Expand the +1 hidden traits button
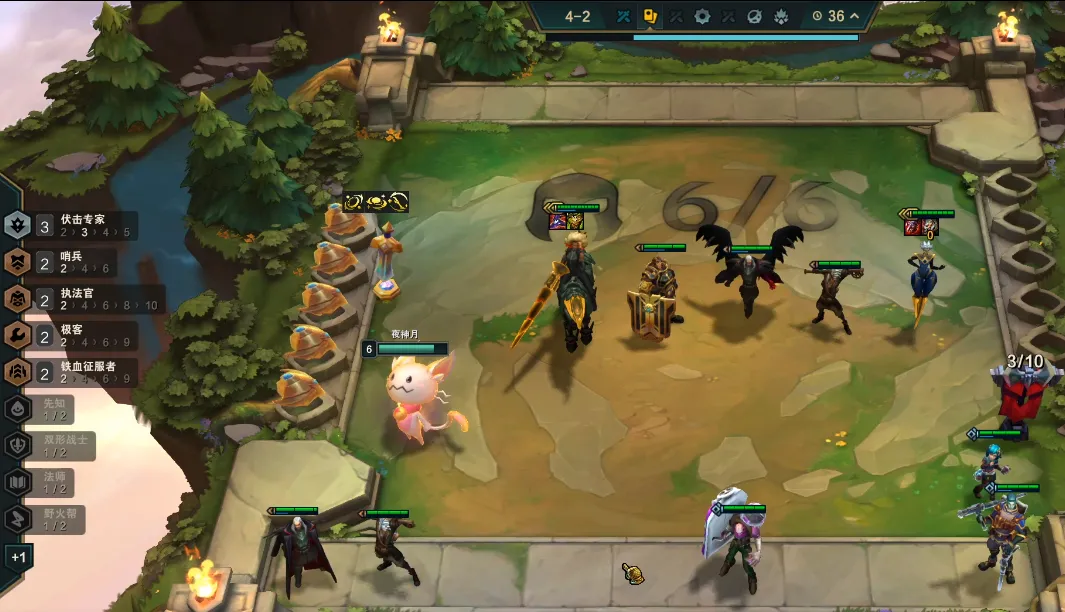The image size is (1065, 612). (19, 556)
